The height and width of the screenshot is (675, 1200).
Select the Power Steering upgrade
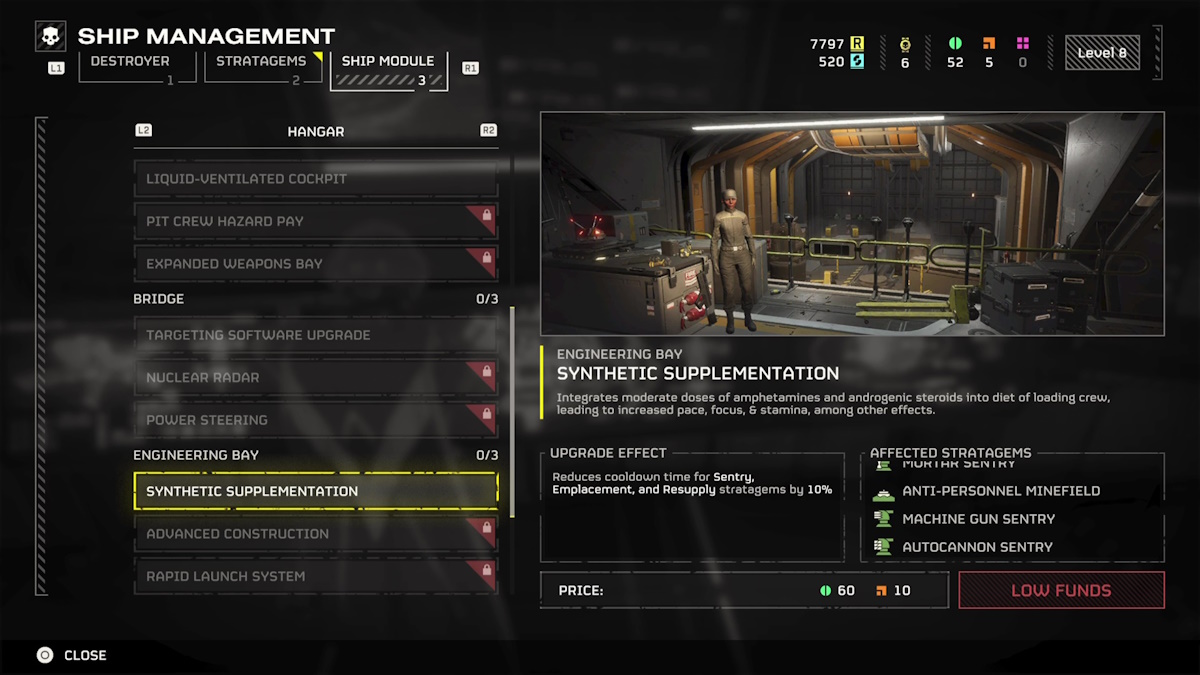coord(315,420)
